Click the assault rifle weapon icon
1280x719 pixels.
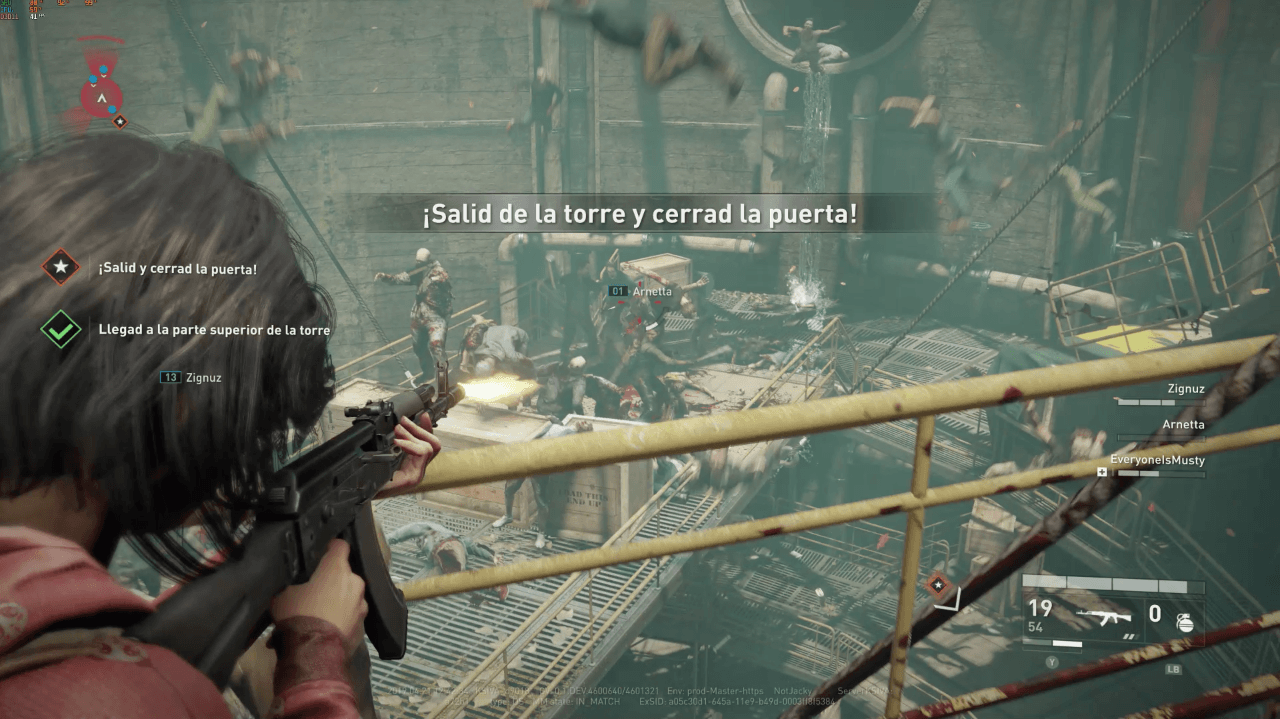tap(1103, 615)
